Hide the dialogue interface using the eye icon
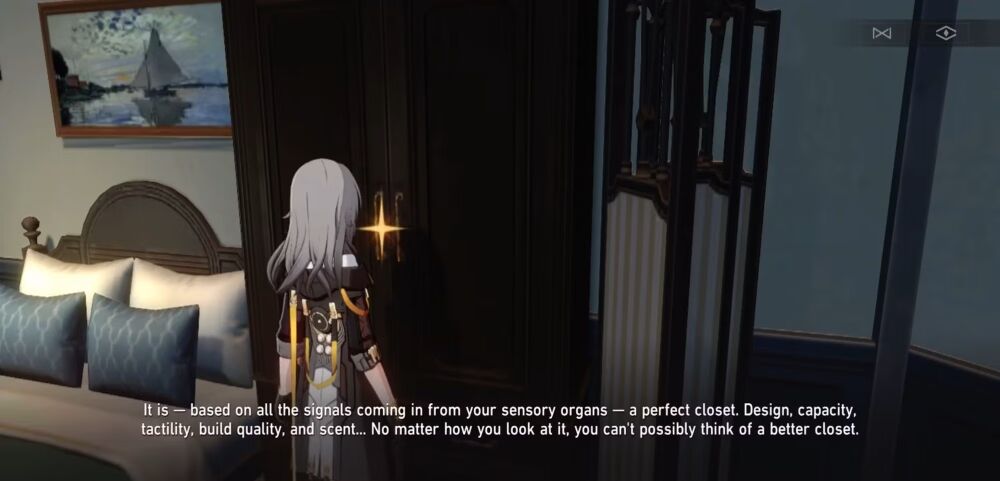This screenshot has height=481, width=1000. point(945,34)
